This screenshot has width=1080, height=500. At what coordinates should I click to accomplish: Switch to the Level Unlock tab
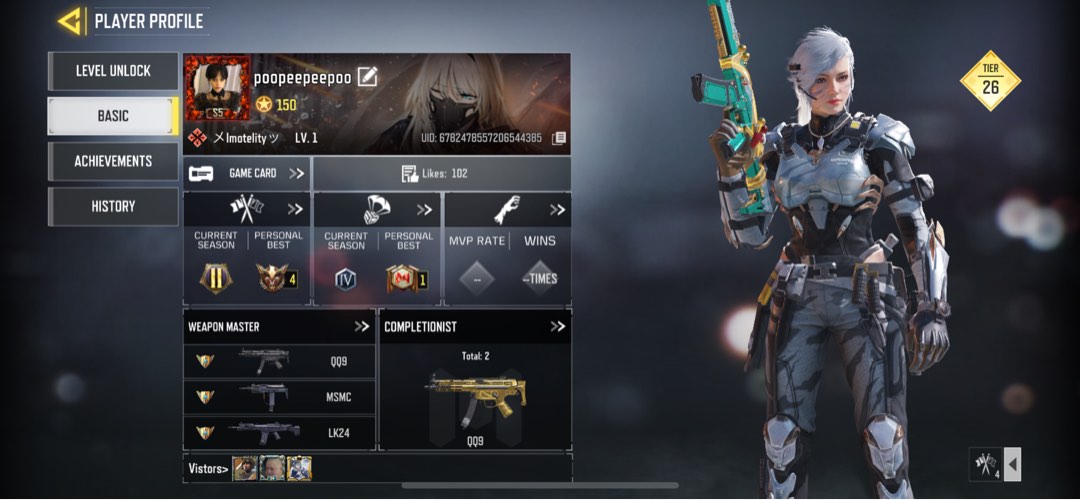tap(113, 71)
